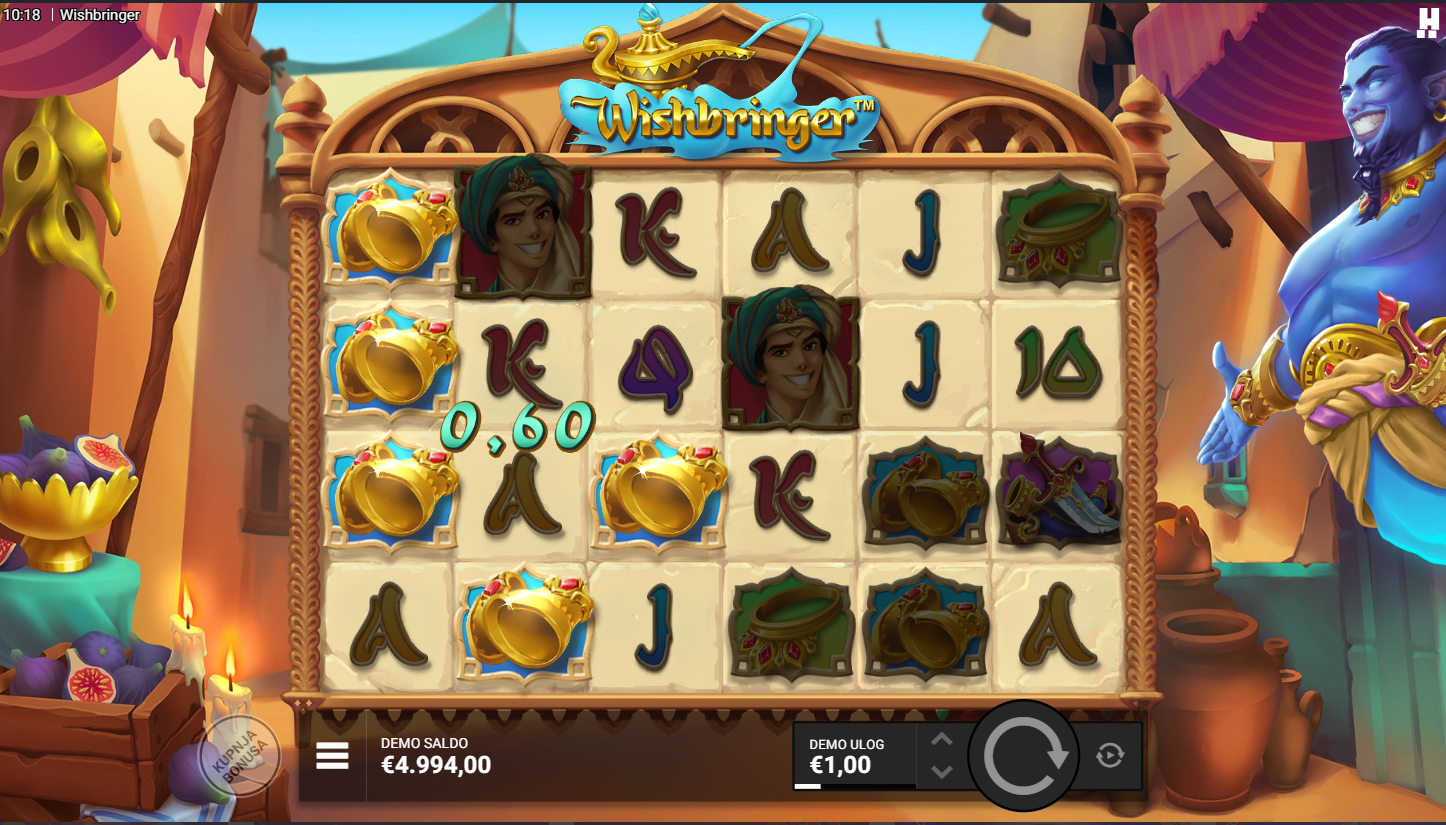The width and height of the screenshot is (1446, 825).
Task: Spin the reels with the circular arrow button
Action: tap(1024, 756)
